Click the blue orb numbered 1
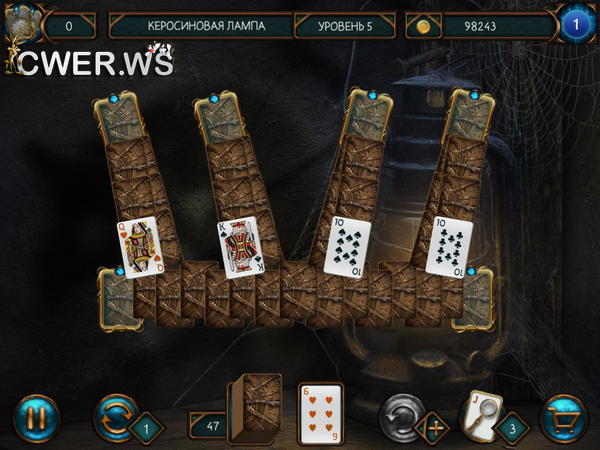Viewport: 600px width, 450px height. (x=576, y=24)
